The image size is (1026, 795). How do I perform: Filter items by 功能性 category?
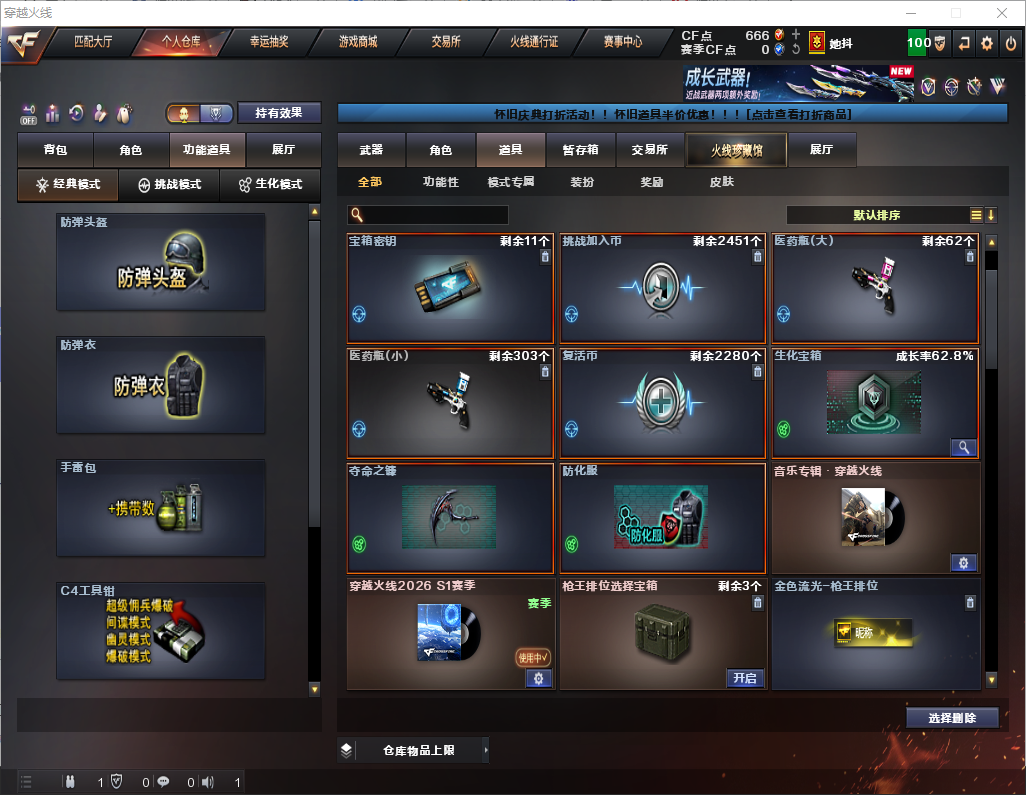point(440,182)
